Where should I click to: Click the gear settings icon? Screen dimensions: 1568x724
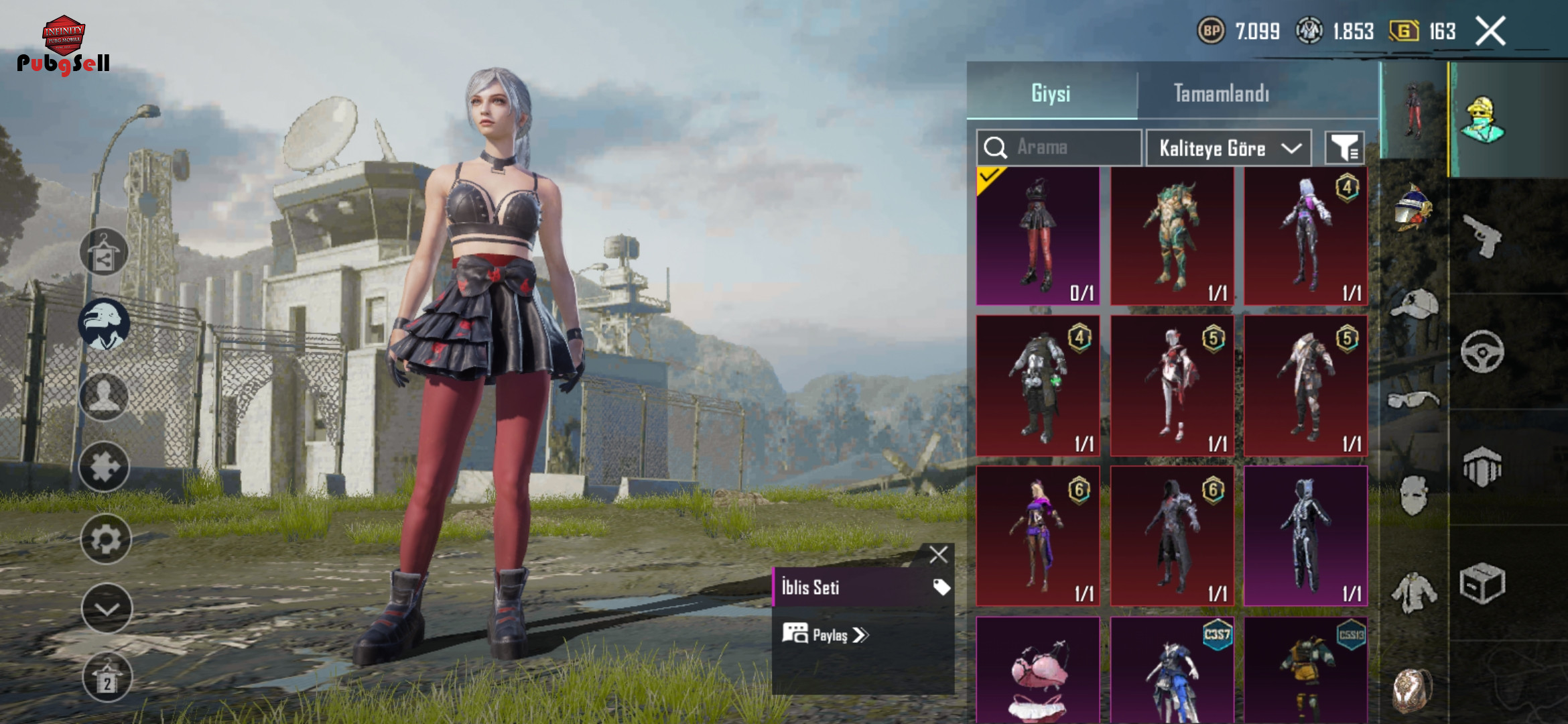click(x=105, y=539)
